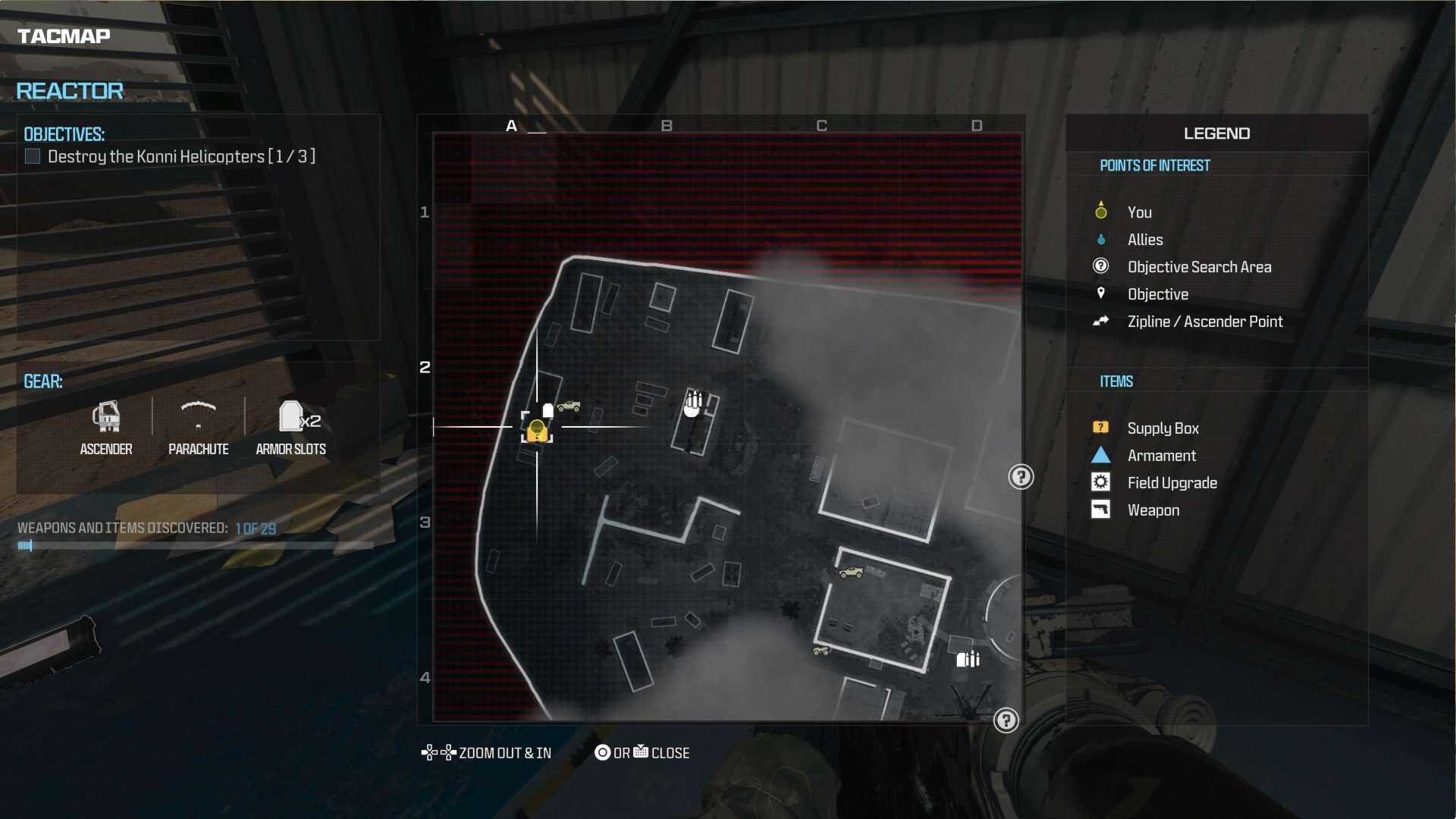Click the Objective Search Area marker near map bottom
Image resolution: width=1456 pixels, height=819 pixels.
tap(1007, 720)
